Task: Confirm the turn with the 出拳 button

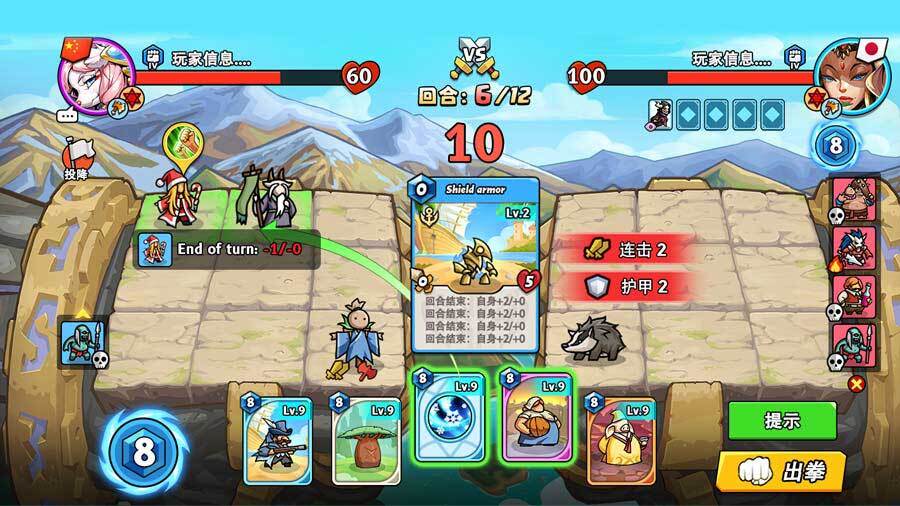Action: pyautogui.click(x=781, y=469)
